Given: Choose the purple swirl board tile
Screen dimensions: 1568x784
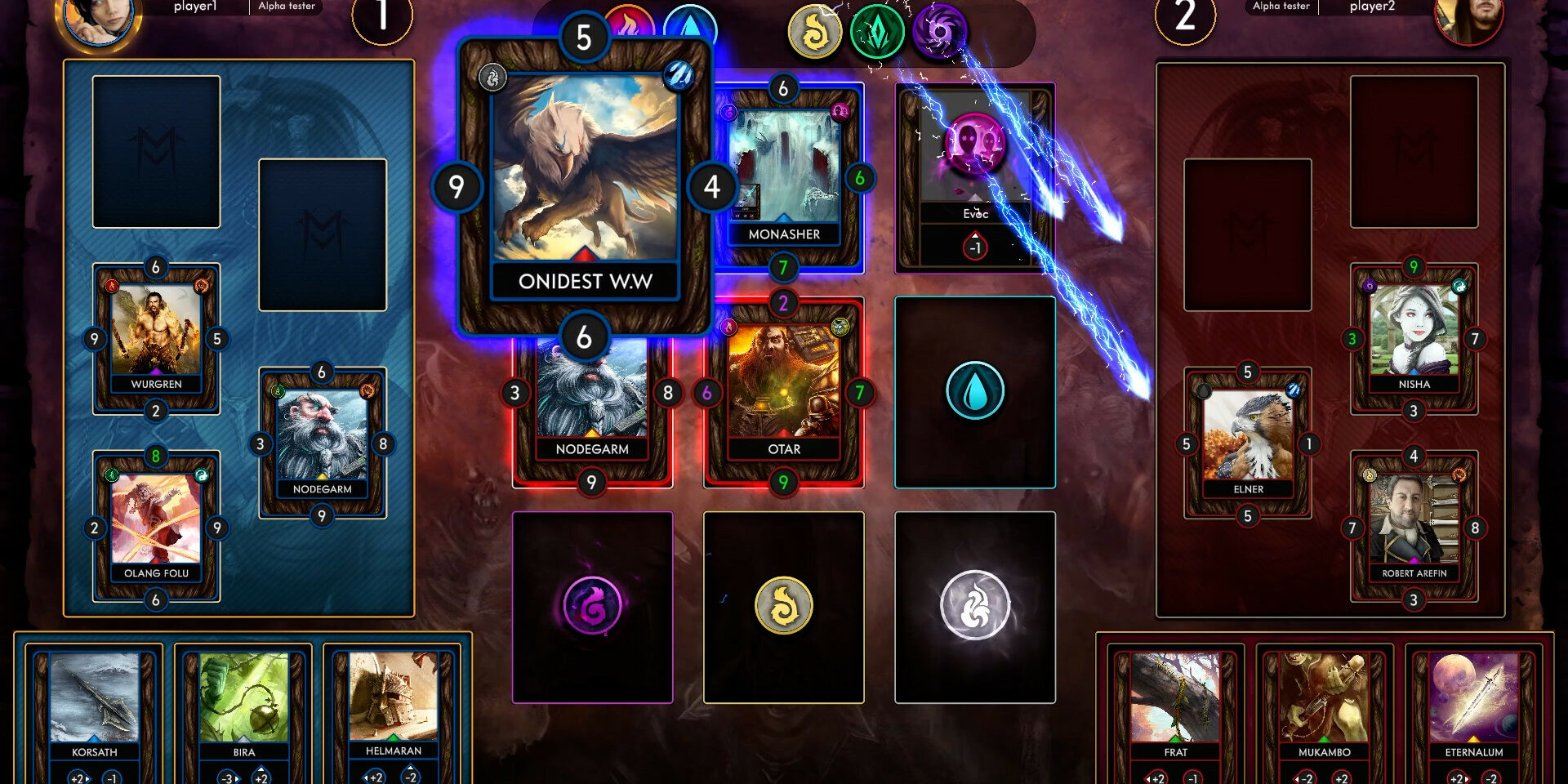Looking at the screenshot, I should tap(592, 607).
